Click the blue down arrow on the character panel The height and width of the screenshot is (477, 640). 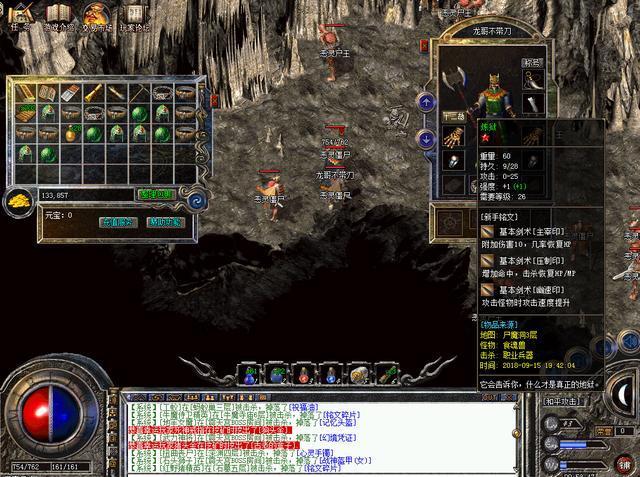[x=427, y=137]
